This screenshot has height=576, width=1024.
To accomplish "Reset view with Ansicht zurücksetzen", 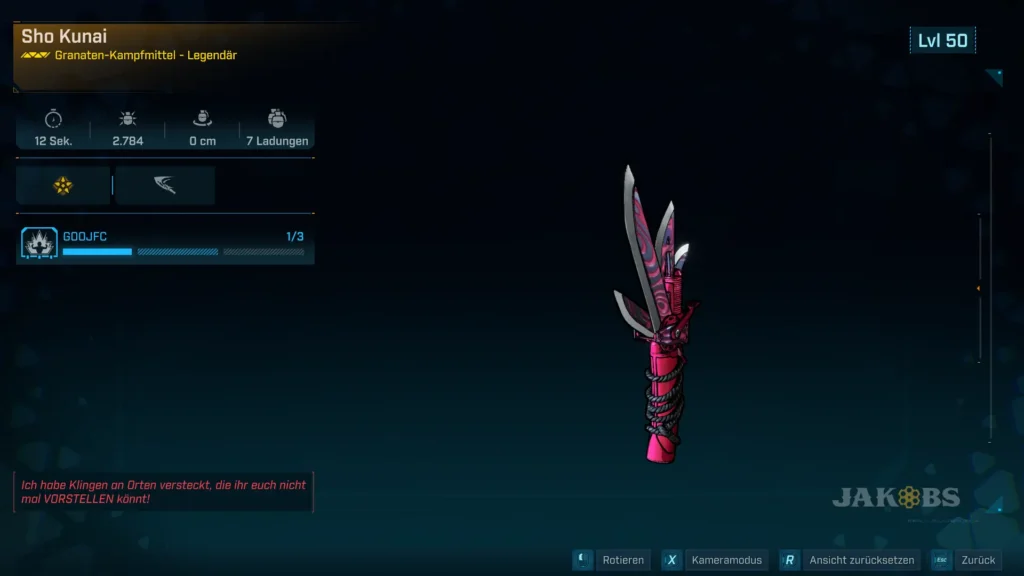I will [848, 560].
